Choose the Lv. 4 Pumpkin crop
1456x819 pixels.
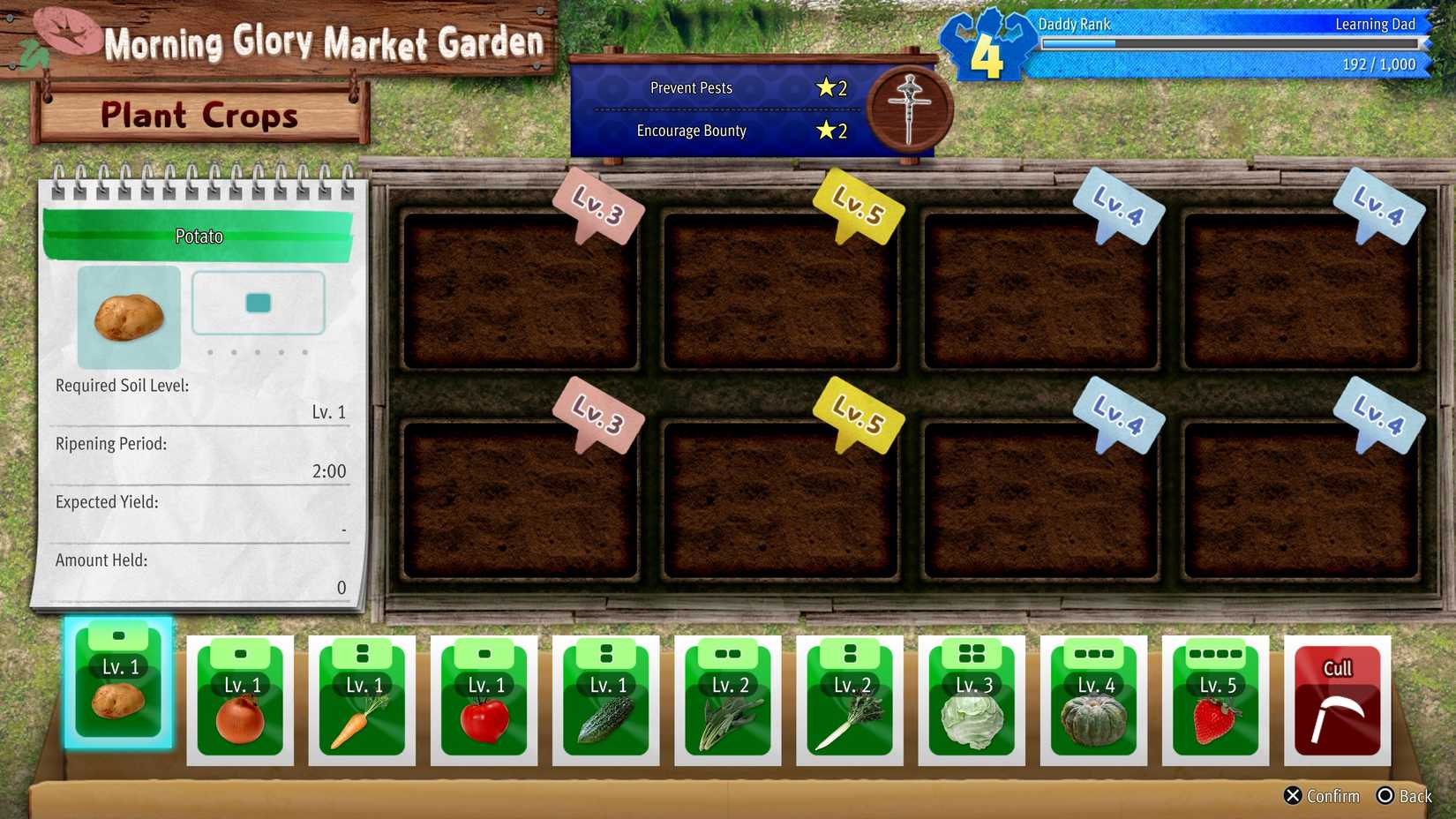(1092, 702)
